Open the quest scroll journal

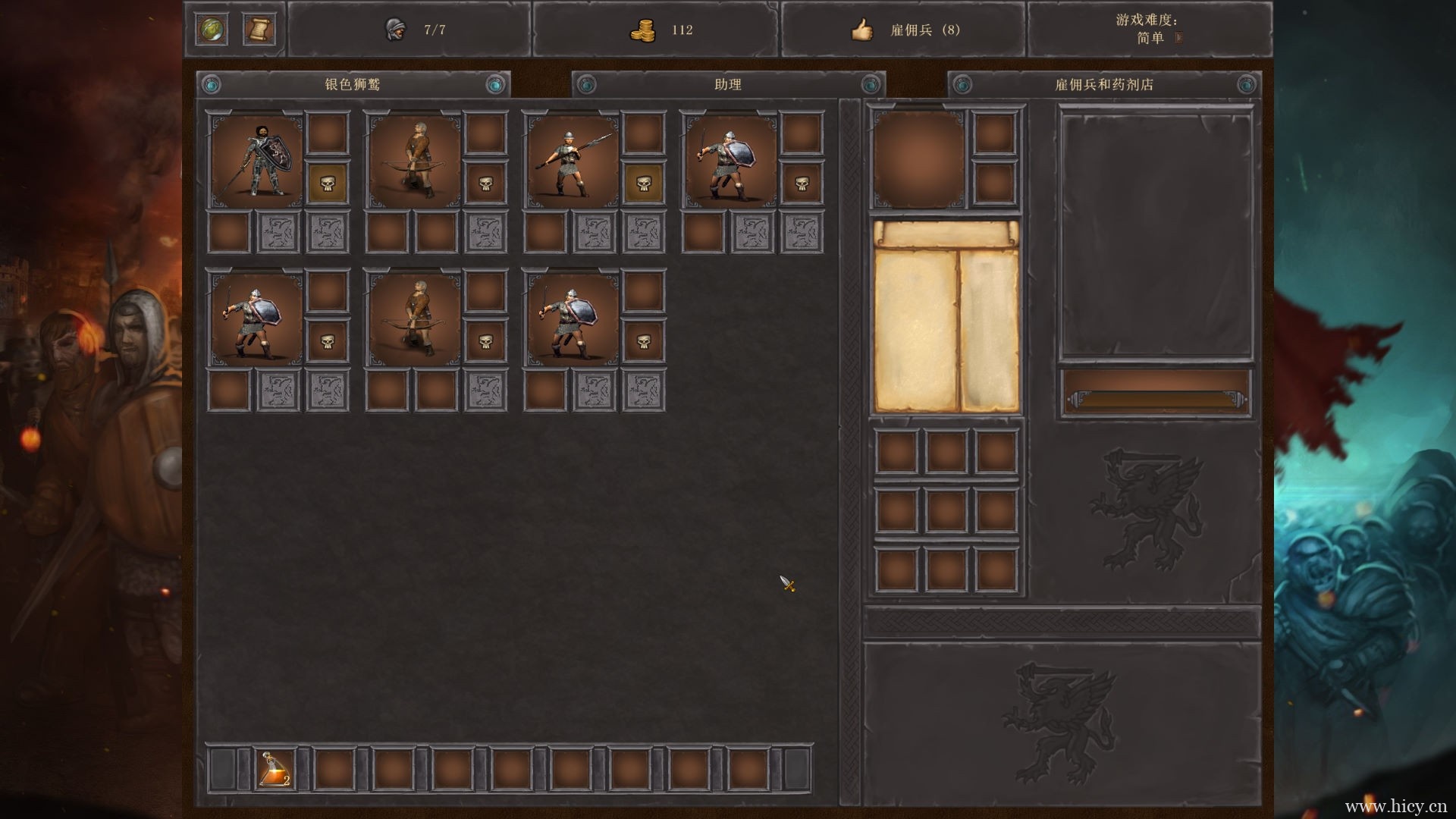pos(259,30)
